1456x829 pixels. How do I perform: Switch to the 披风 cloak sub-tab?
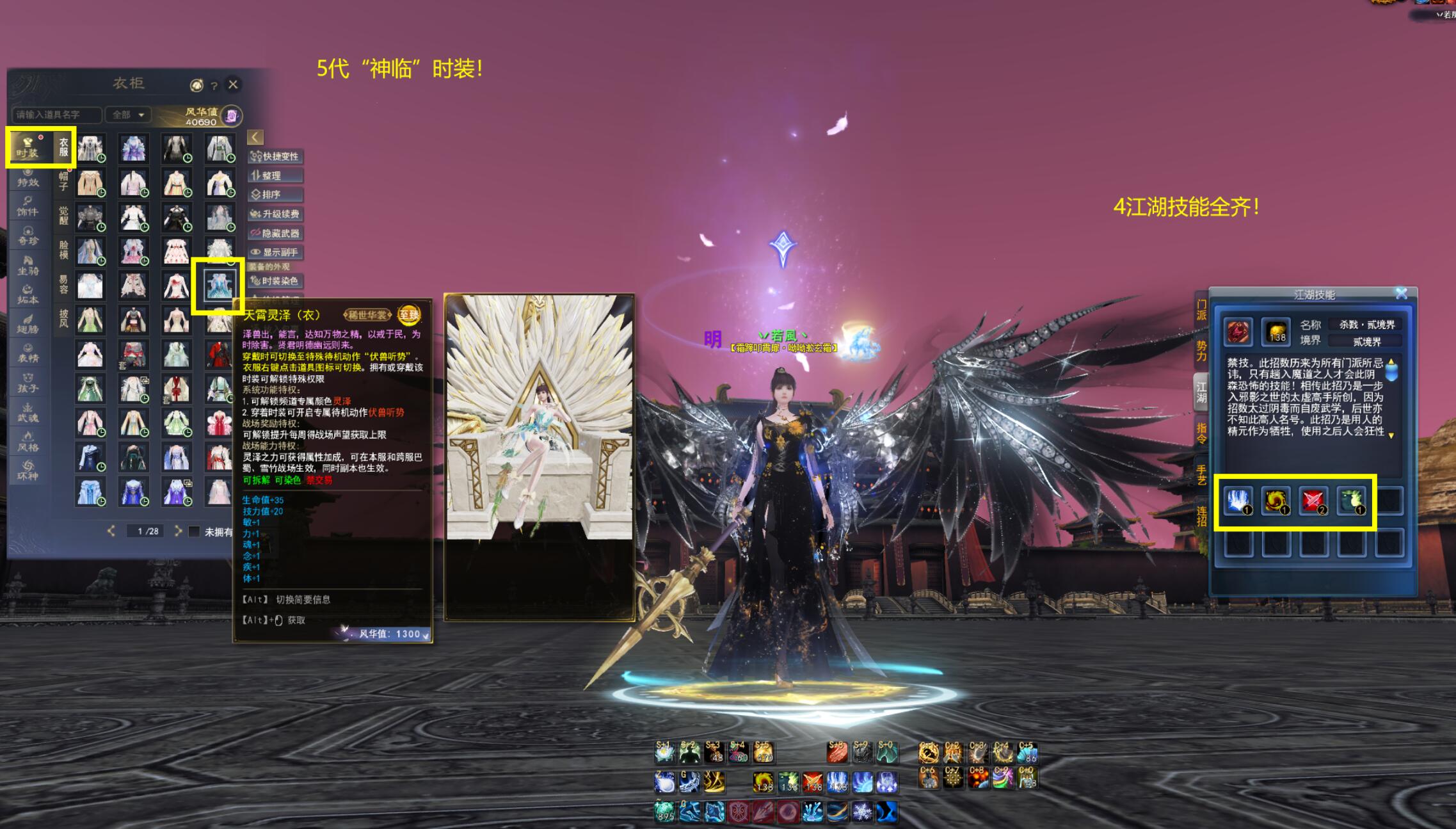(63, 318)
